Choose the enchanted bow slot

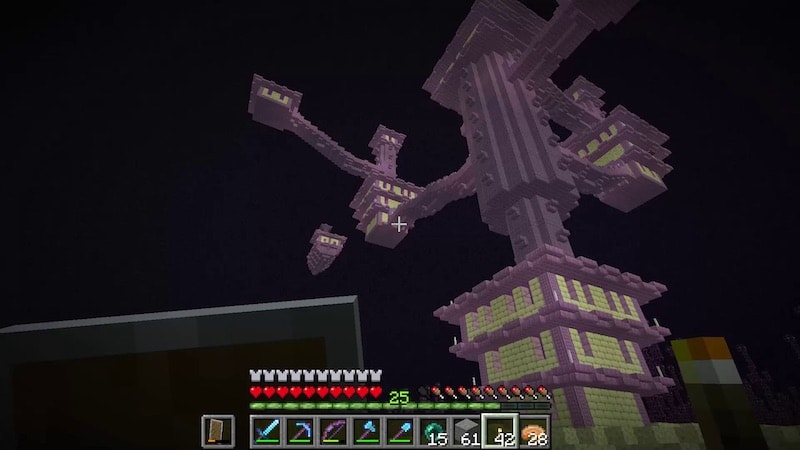[x=333, y=431]
